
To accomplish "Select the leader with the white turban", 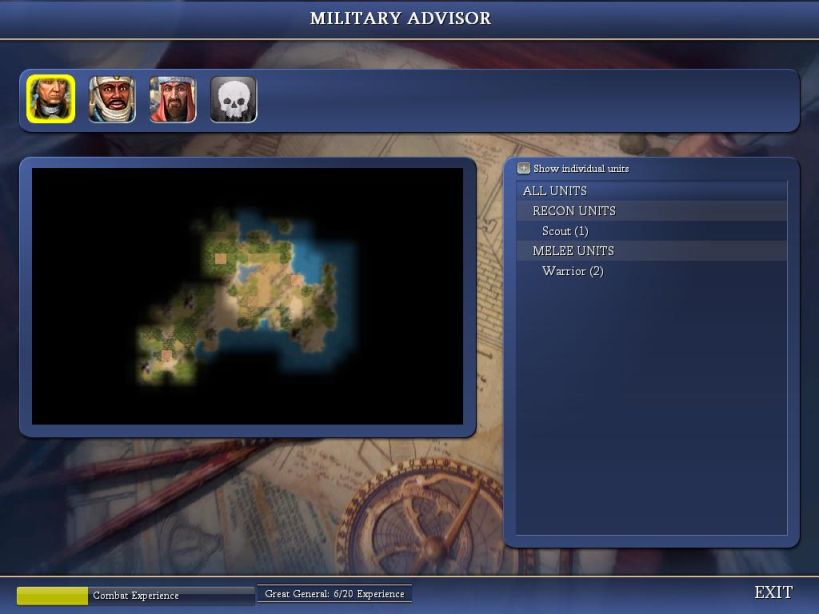I will click(112, 100).
